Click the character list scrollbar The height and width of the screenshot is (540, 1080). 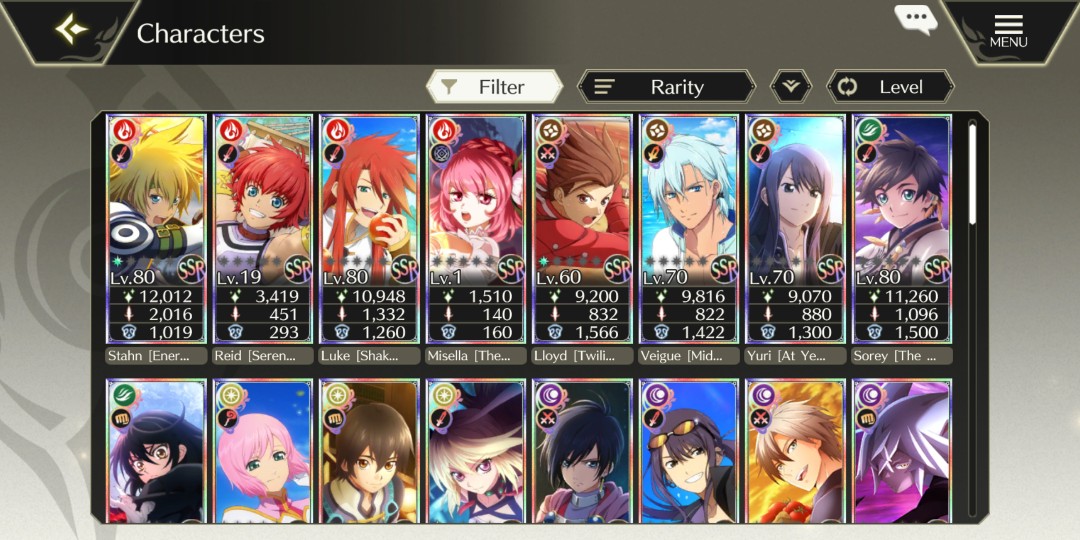coord(973,174)
